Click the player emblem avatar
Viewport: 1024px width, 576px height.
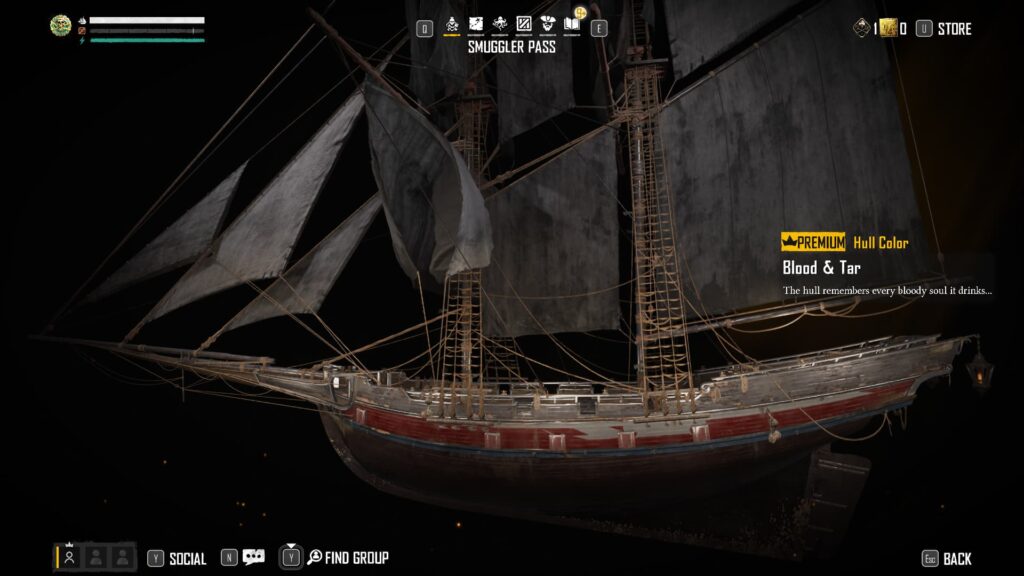coord(61,26)
